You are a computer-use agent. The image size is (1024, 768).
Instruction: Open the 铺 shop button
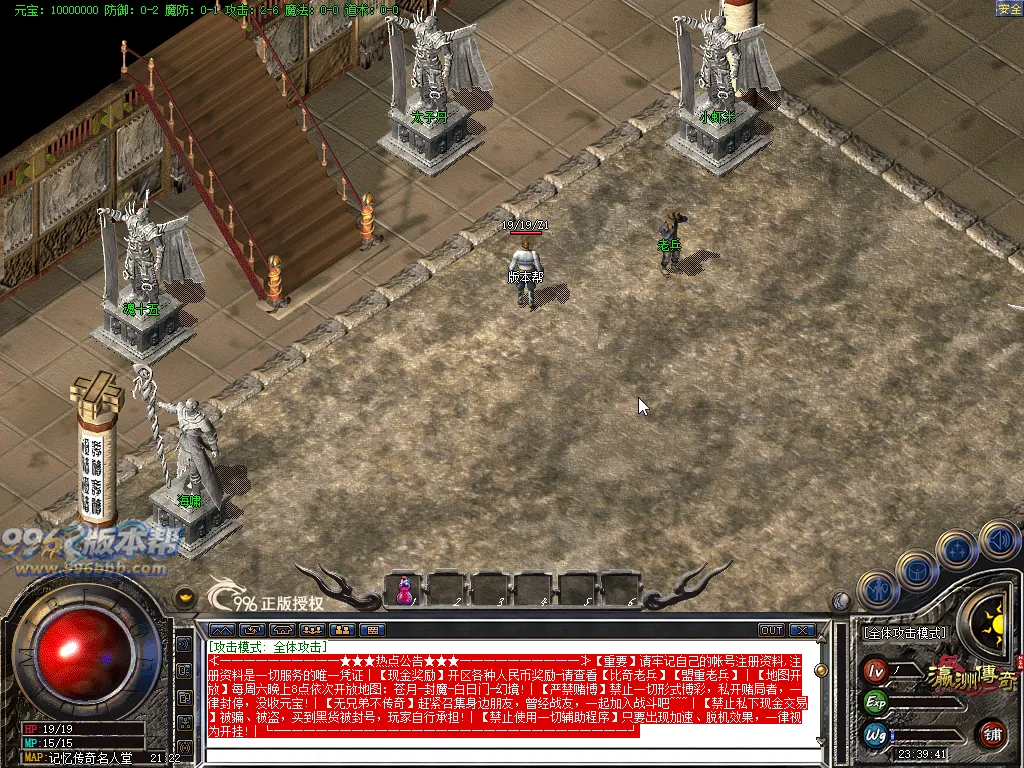pyautogui.click(x=992, y=733)
